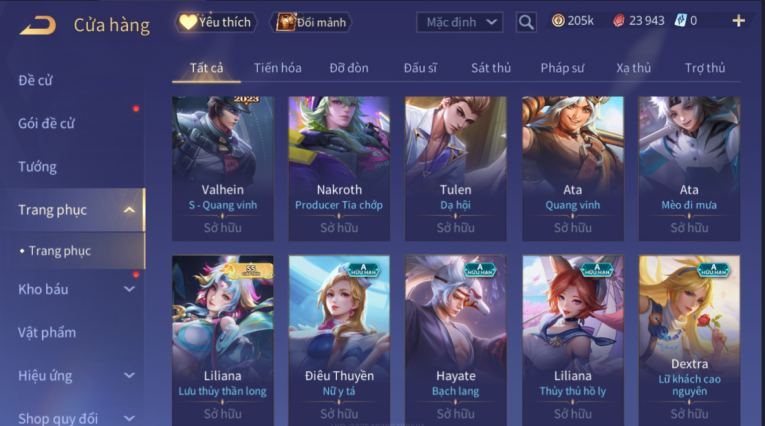The height and width of the screenshot is (426, 765).
Task: Go to the Tướng section
Action: pyautogui.click(x=38, y=166)
